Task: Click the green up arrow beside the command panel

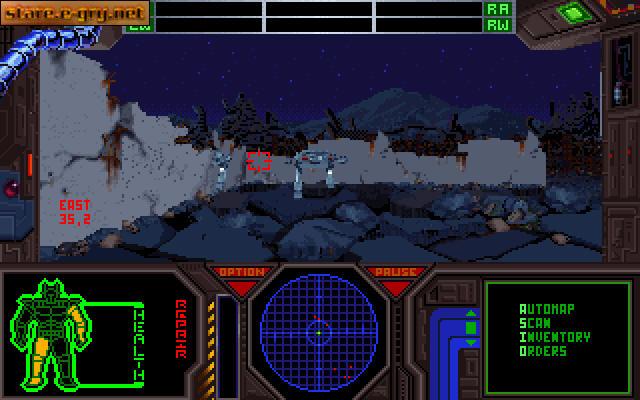Action: (x=471, y=314)
